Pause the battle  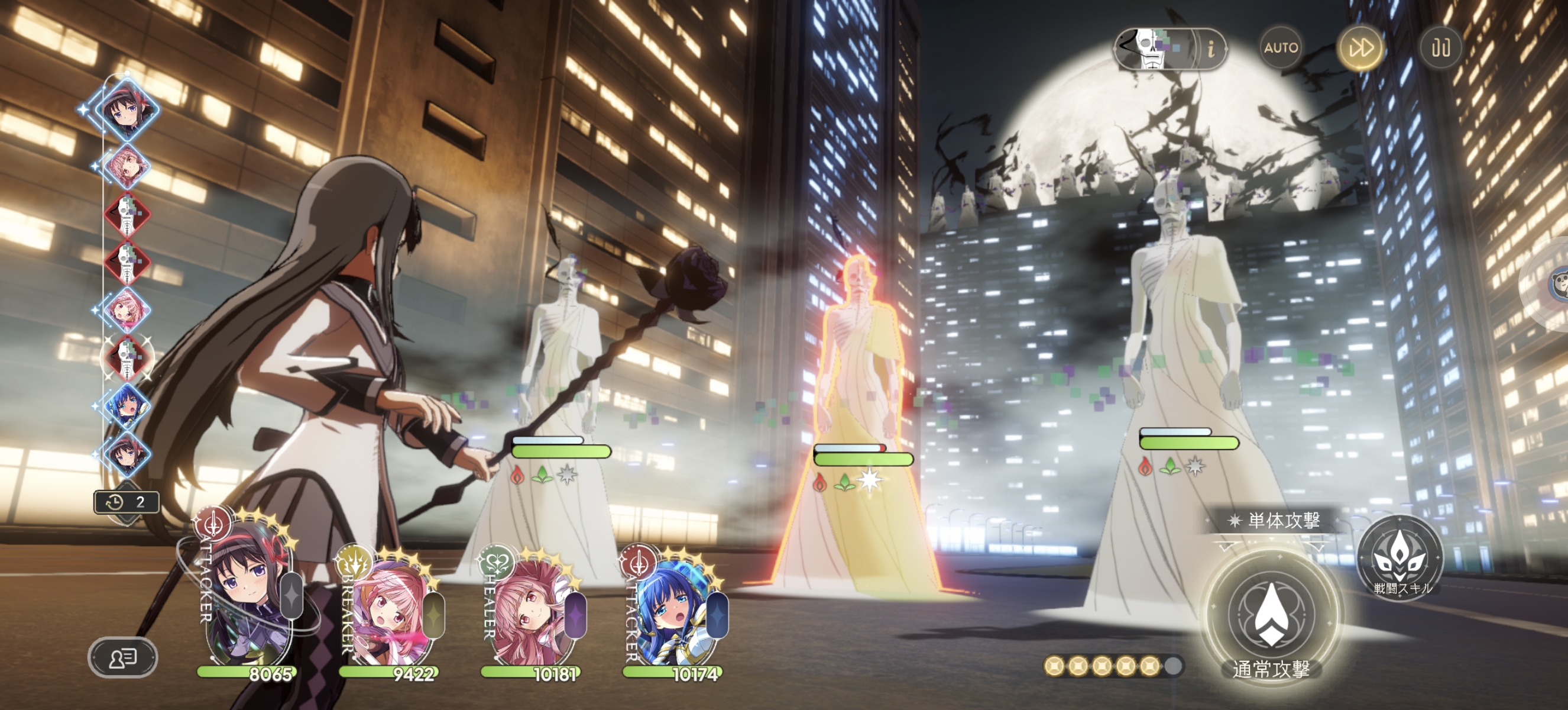pos(1440,47)
